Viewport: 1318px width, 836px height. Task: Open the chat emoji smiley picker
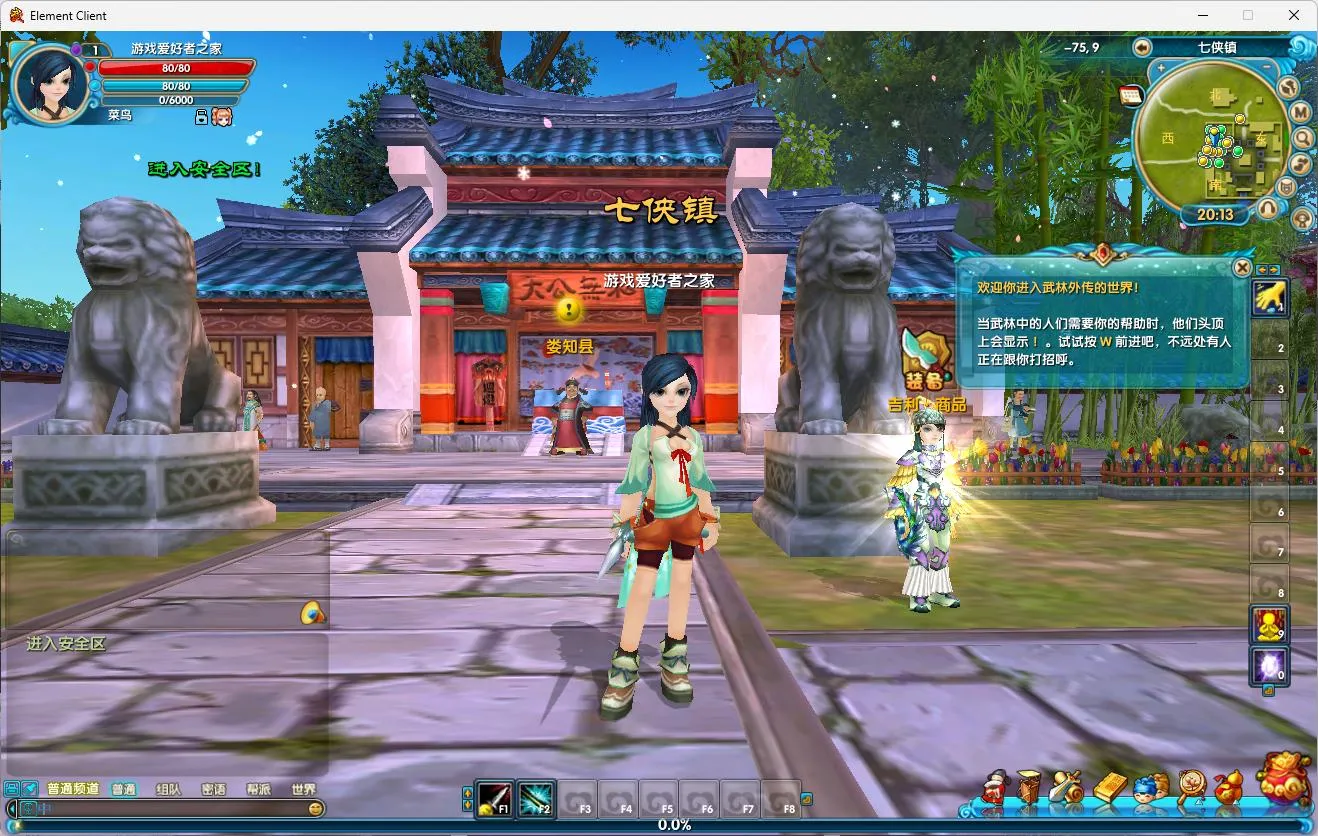click(x=316, y=808)
